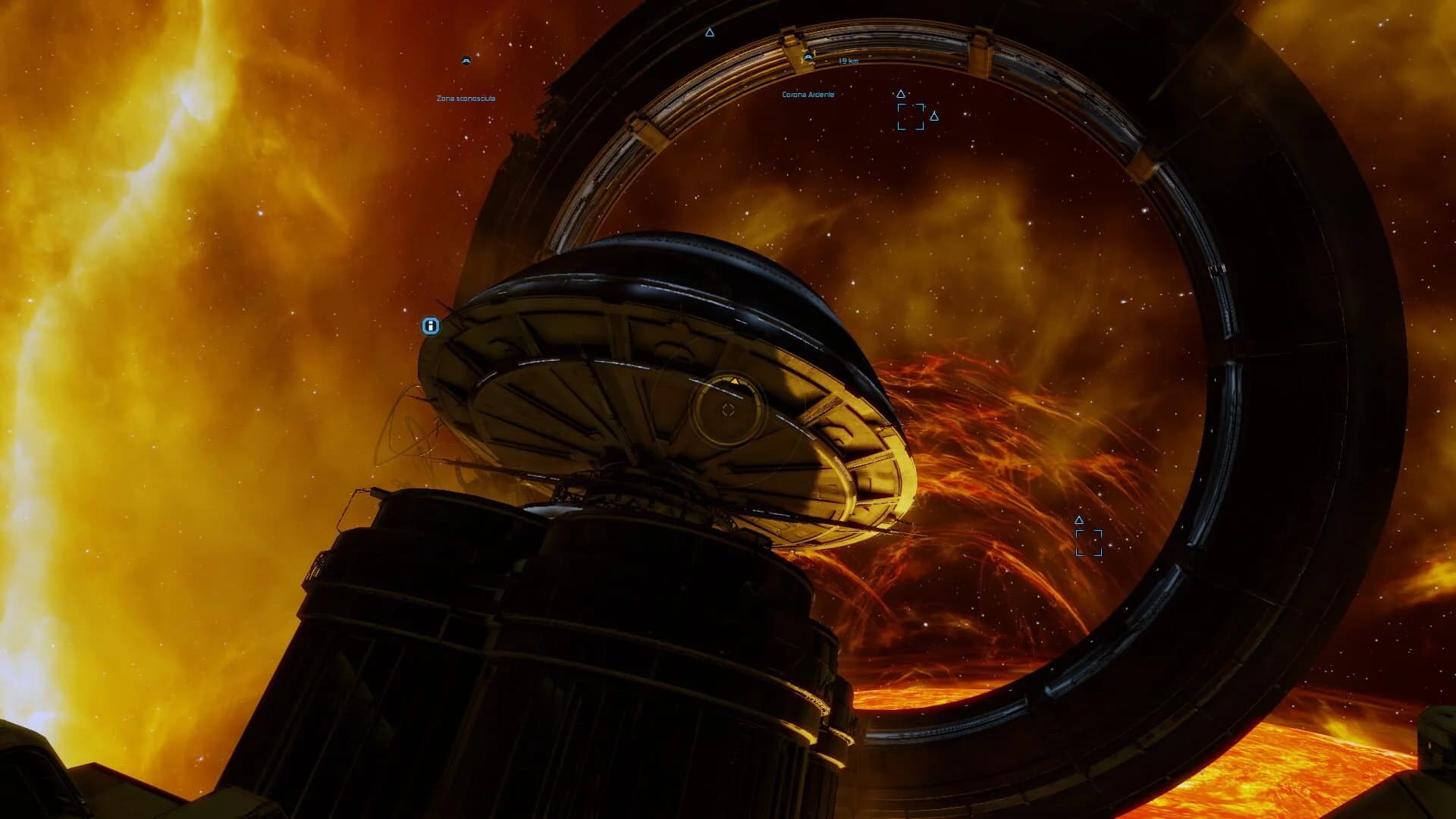Click the ship icon beside the 19 km readout
The image size is (1456, 819).
pyautogui.click(x=808, y=57)
